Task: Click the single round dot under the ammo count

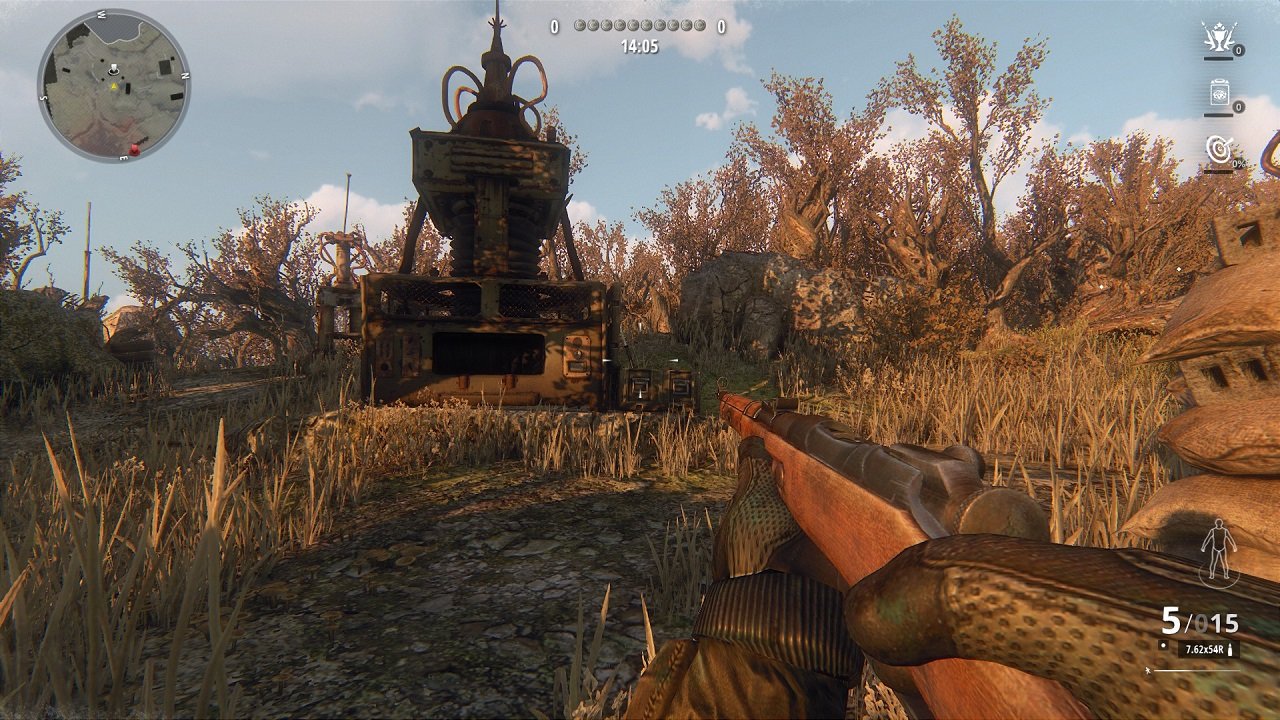Action: [1164, 644]
